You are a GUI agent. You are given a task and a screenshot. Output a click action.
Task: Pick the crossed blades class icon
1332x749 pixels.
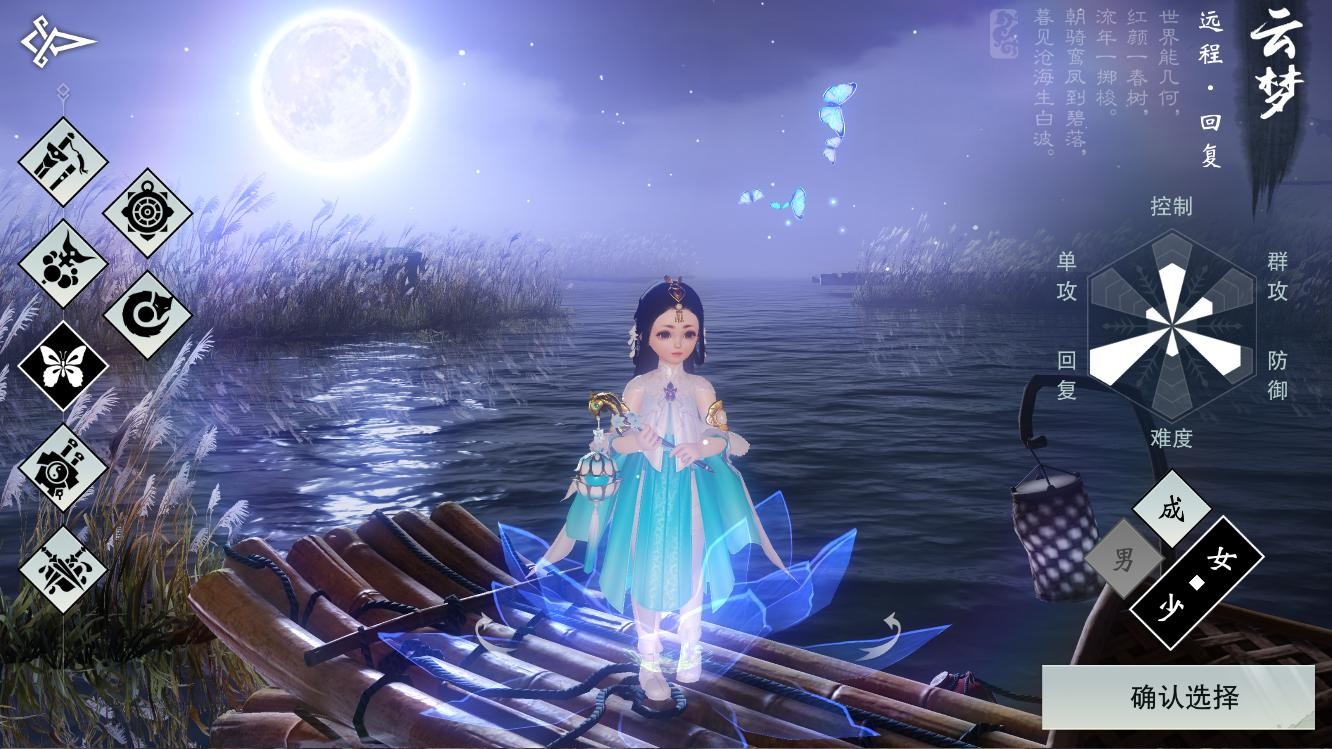(x=63, y=569)
